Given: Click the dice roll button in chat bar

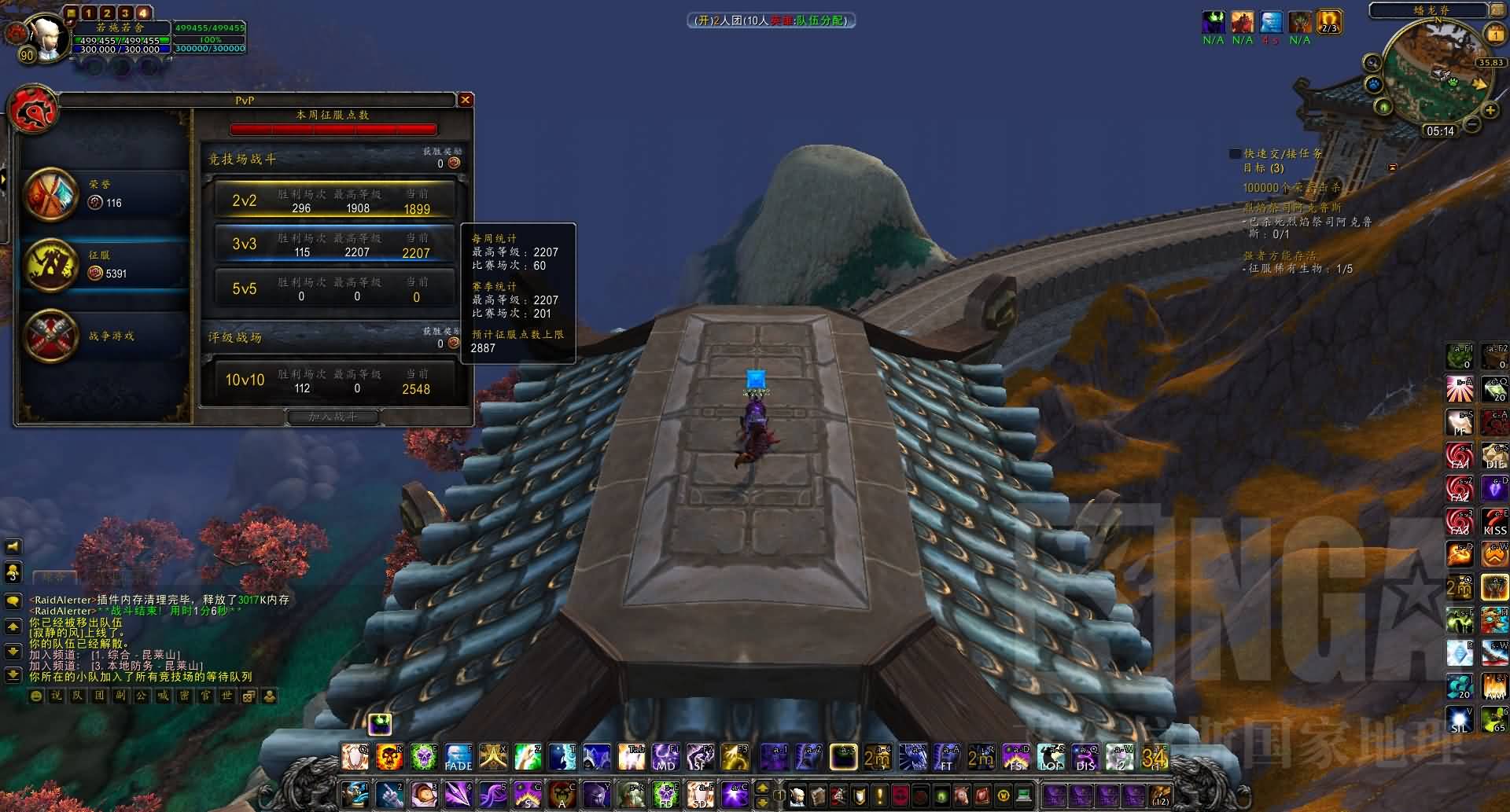Looking at the screenshot, I should [x=248, y=696].
